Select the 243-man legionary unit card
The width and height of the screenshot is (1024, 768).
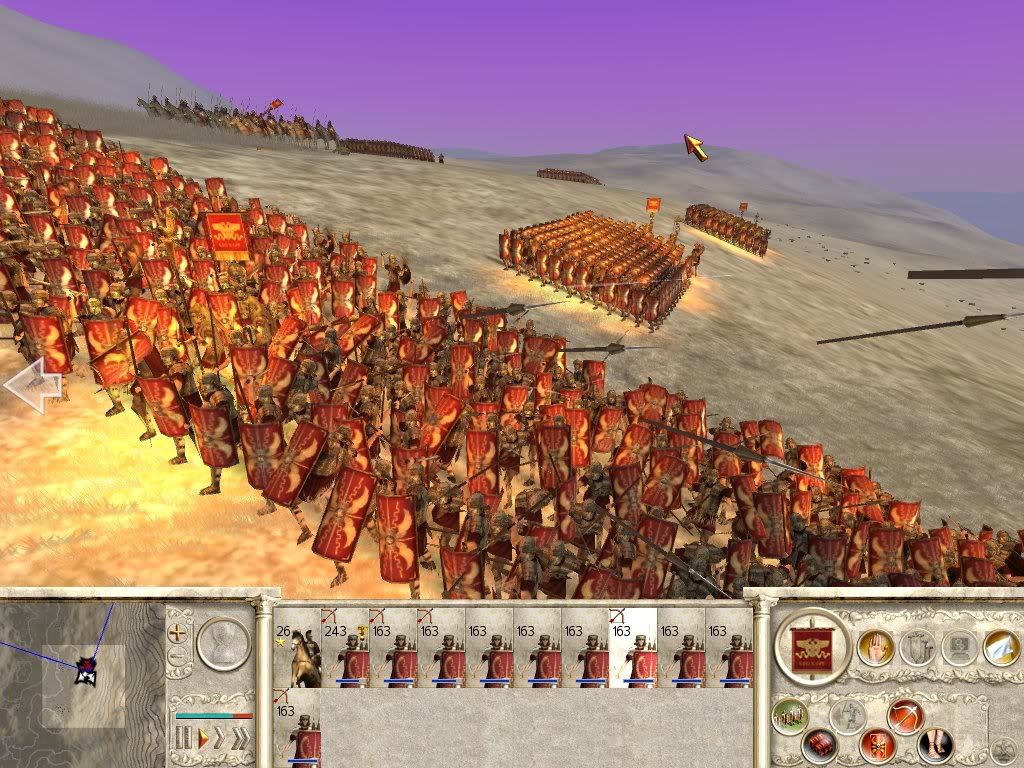345,648
